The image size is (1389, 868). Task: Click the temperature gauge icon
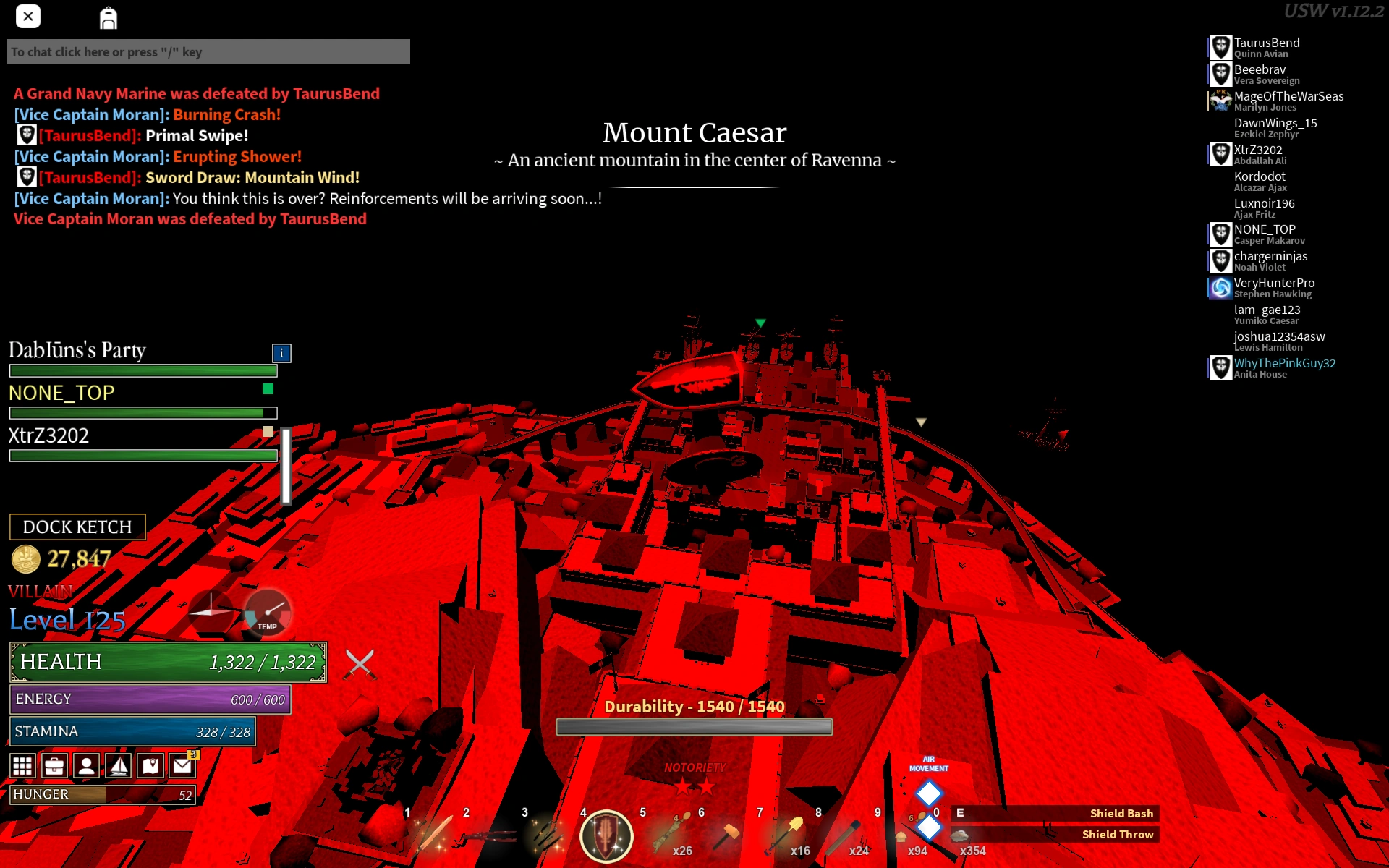pos(268,611)
